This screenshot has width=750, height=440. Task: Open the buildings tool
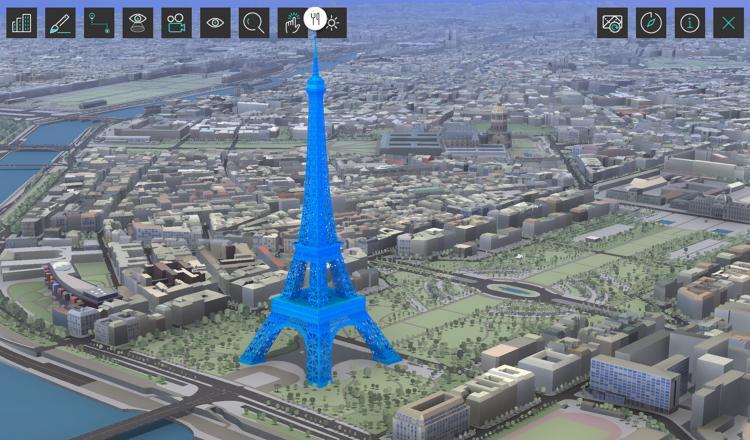[22, 23]
